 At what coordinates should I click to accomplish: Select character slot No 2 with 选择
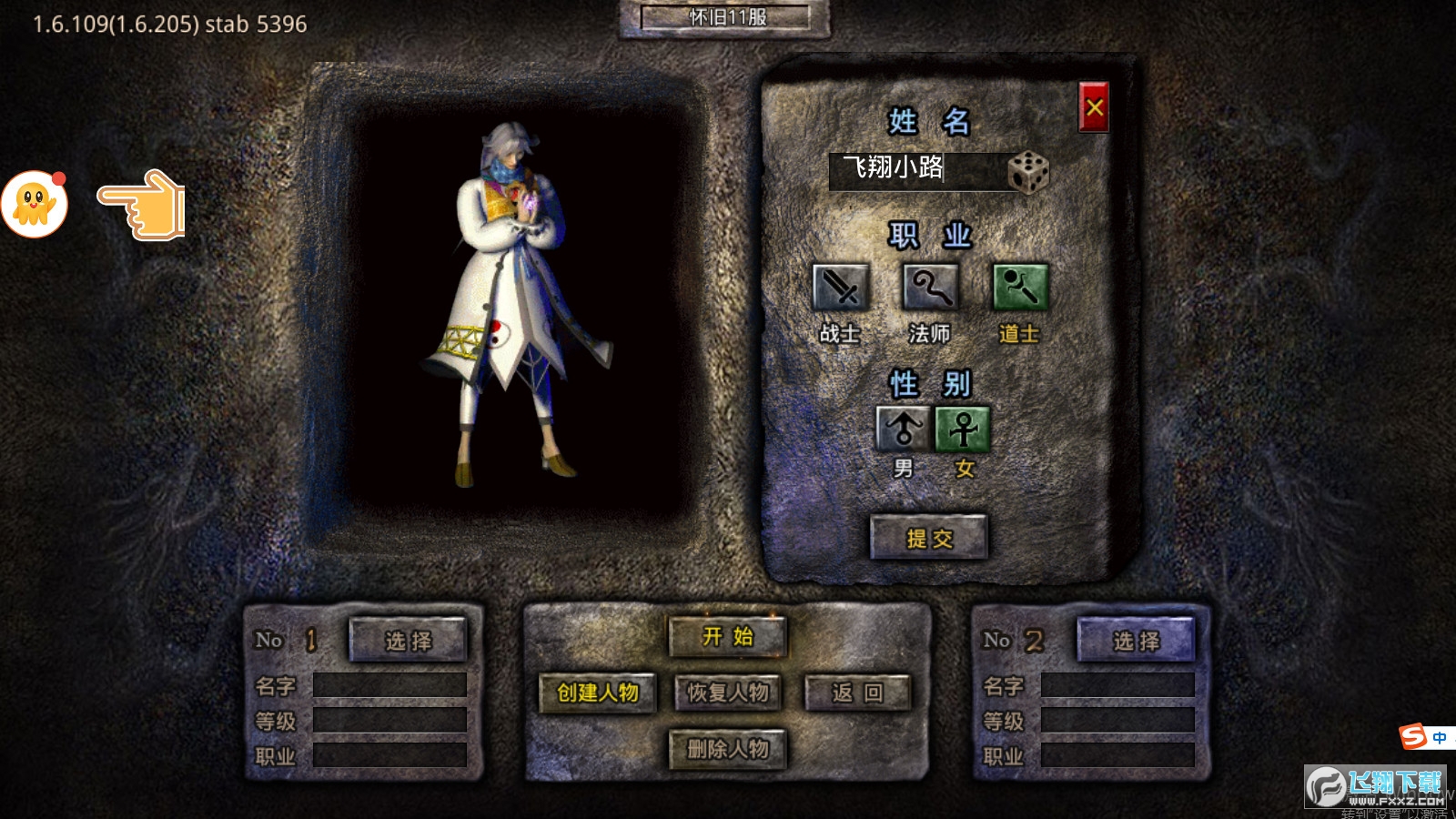pos(1136,641)
